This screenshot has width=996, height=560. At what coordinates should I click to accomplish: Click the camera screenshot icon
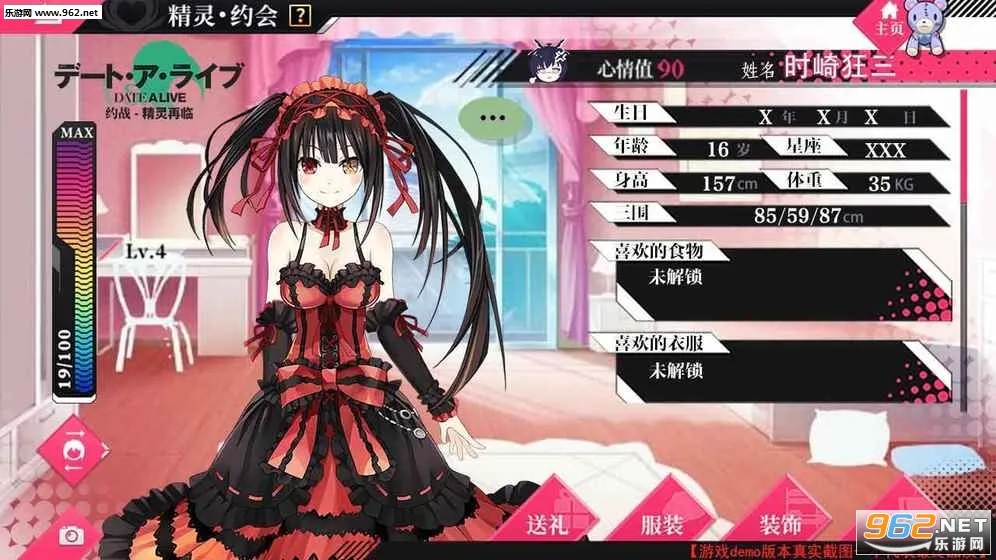(x=70, y=536)
